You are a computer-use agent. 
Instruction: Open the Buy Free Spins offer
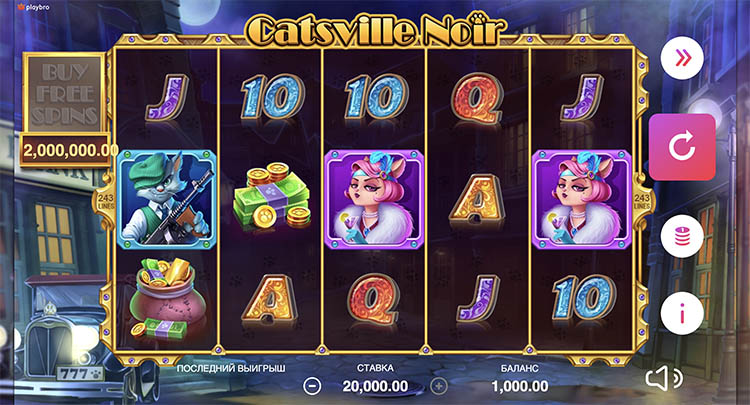pos(61,93)
